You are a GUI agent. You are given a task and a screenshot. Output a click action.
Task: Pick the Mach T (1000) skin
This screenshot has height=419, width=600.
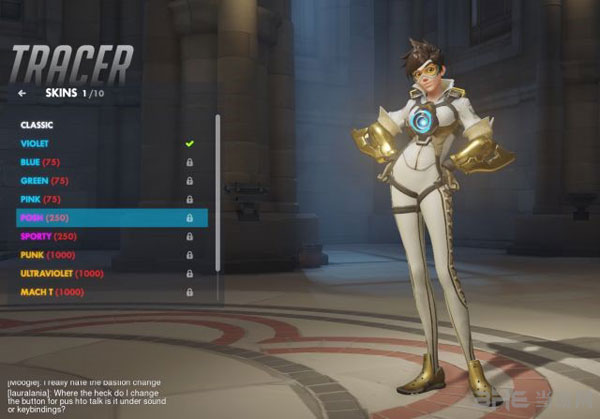coord(52,292)
